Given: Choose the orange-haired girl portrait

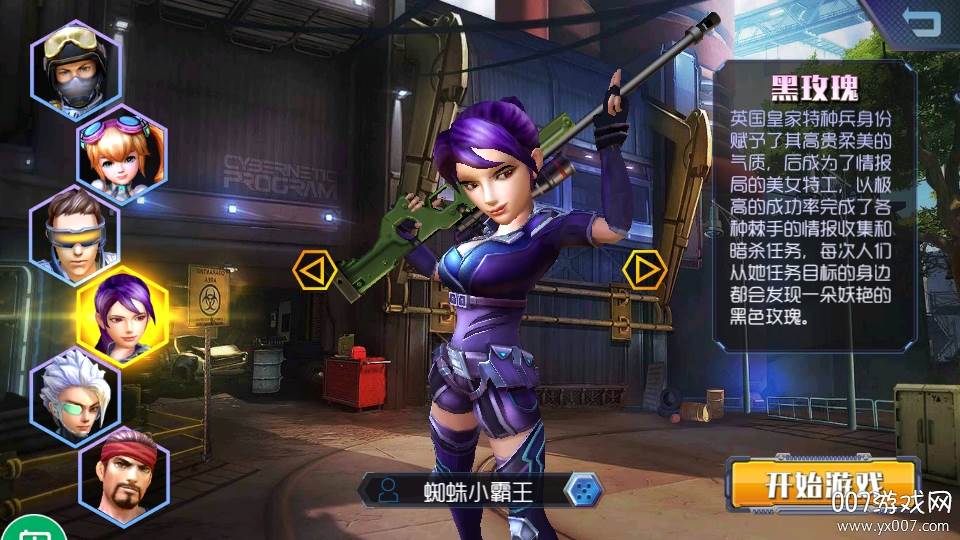Looking at the screenshot, I should tap(121, 149).
